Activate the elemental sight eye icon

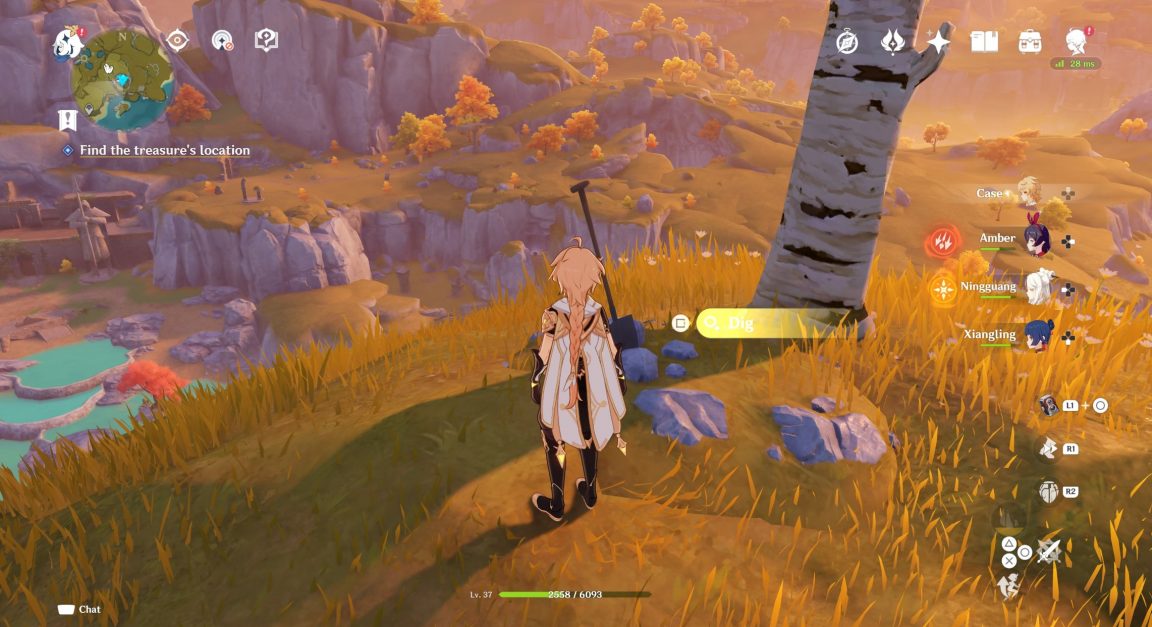click(178, 40)
